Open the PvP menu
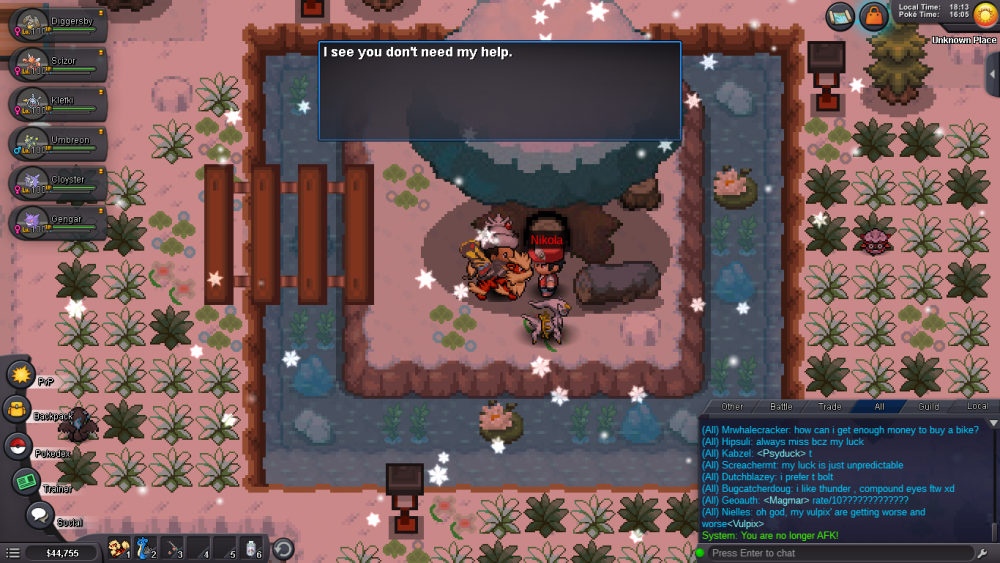 [21, 375]
